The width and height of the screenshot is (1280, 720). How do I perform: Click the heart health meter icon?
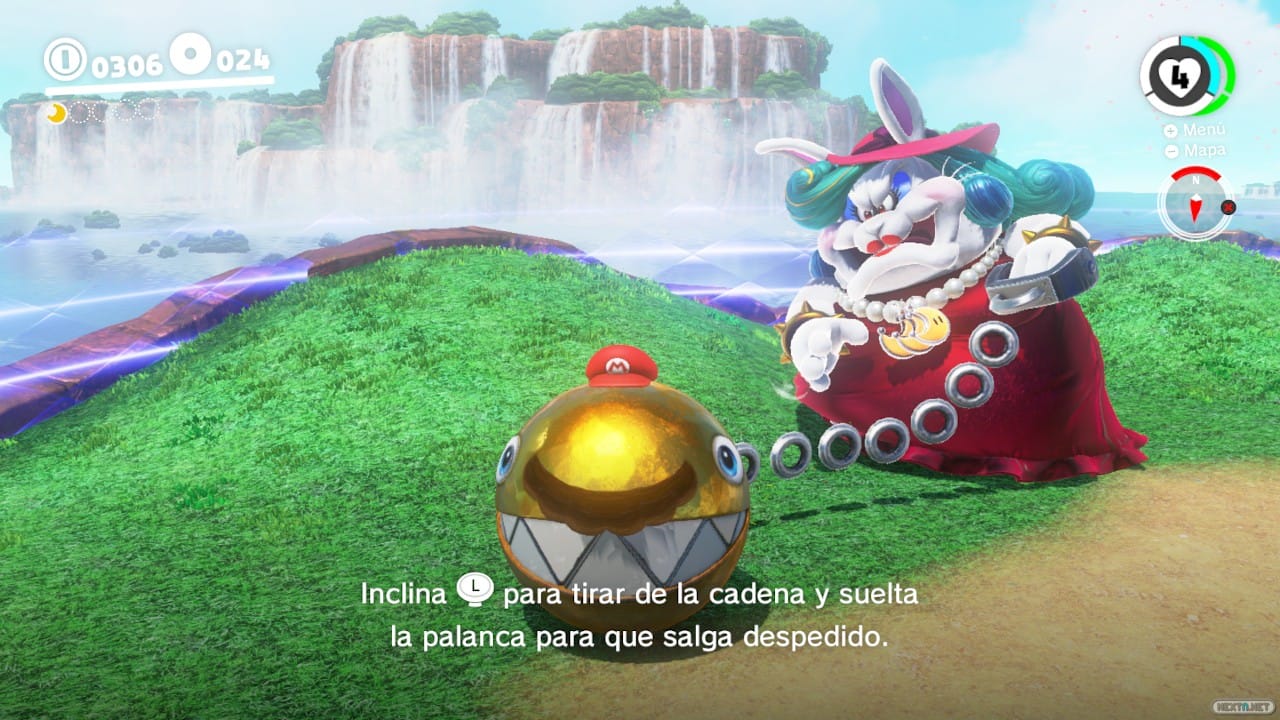pyautogui.click(x=1179, y=77)
